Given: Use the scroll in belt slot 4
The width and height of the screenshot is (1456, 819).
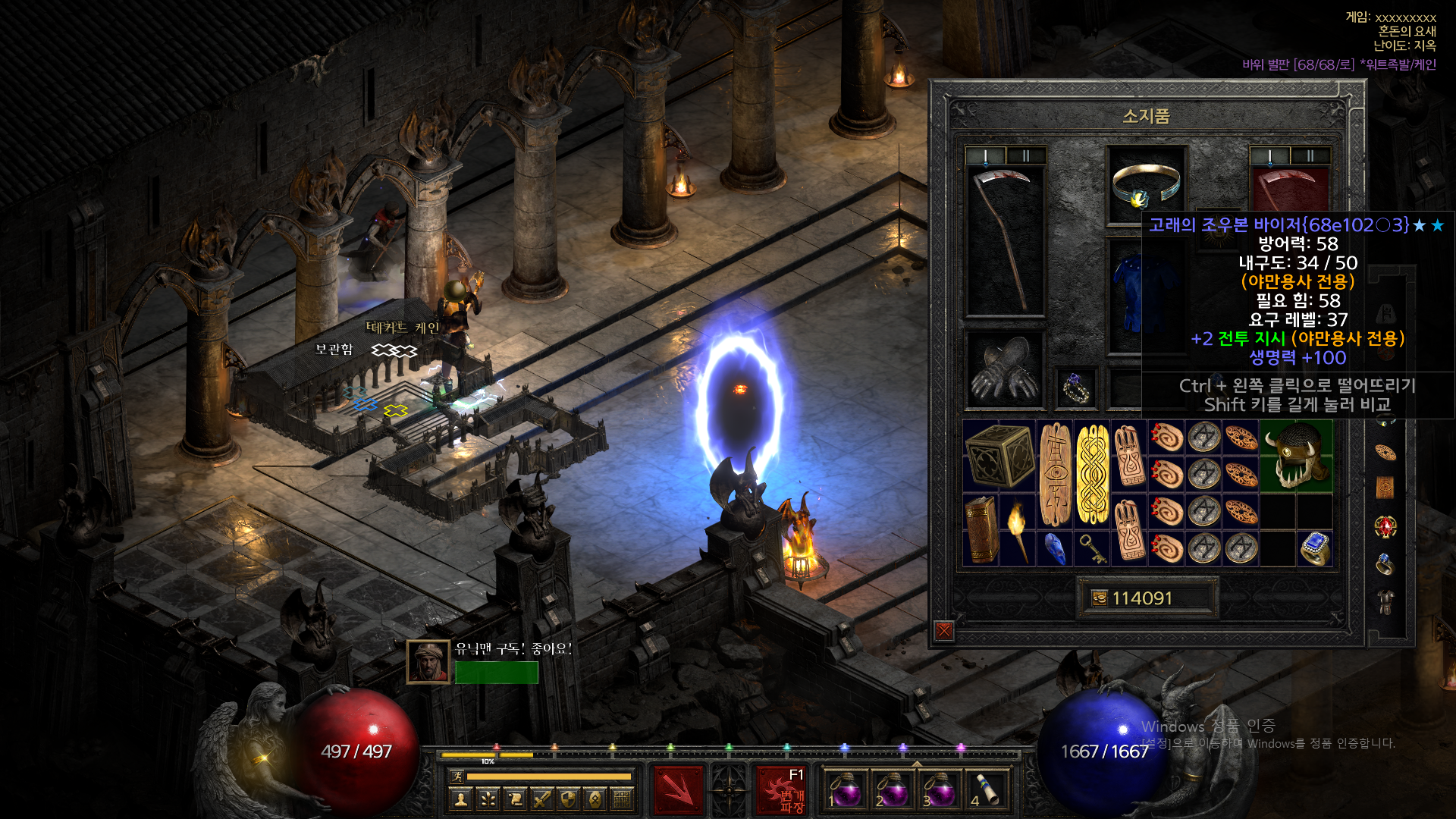Looking at the screenshot, I should (986, 790).
